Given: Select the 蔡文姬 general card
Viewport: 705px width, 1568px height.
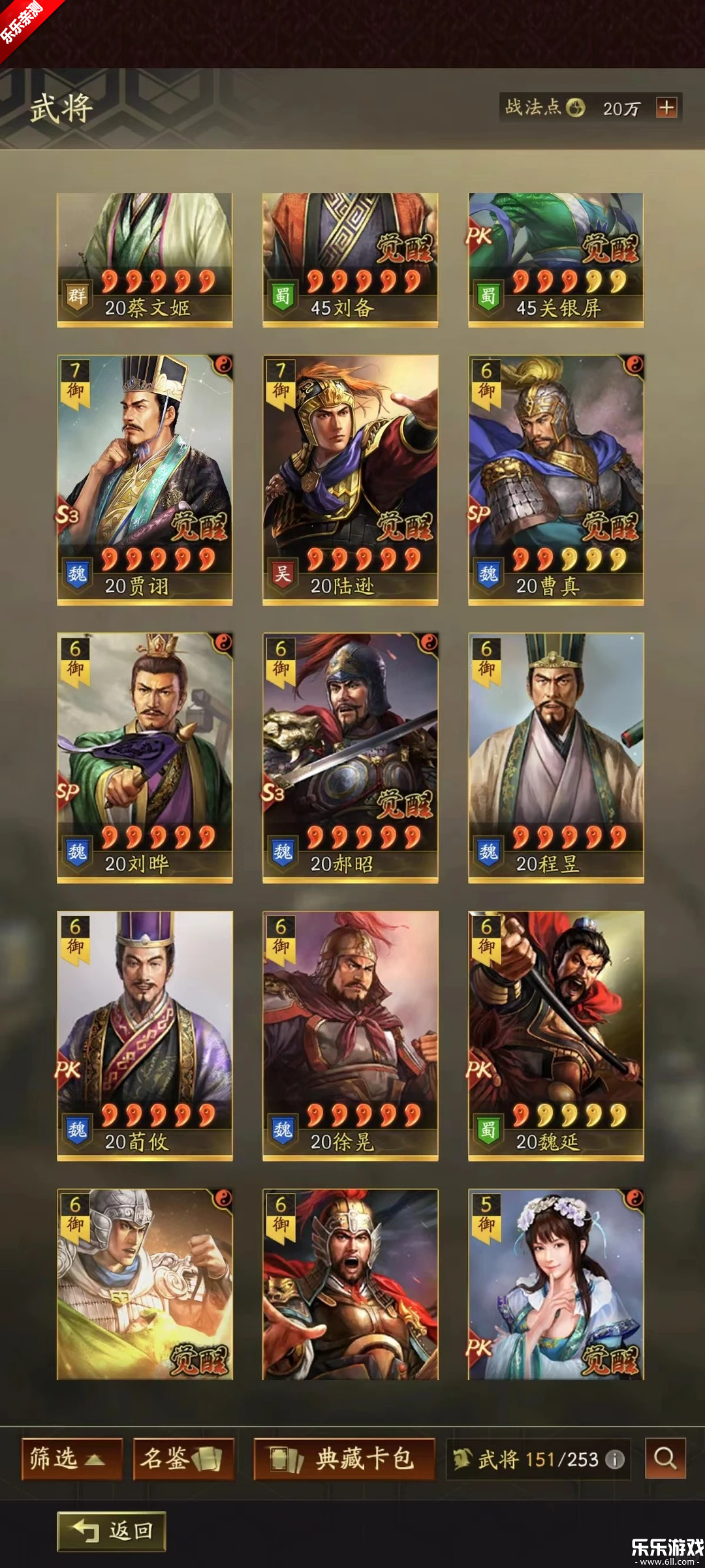Looking at the screenshot, I should 144,260.
